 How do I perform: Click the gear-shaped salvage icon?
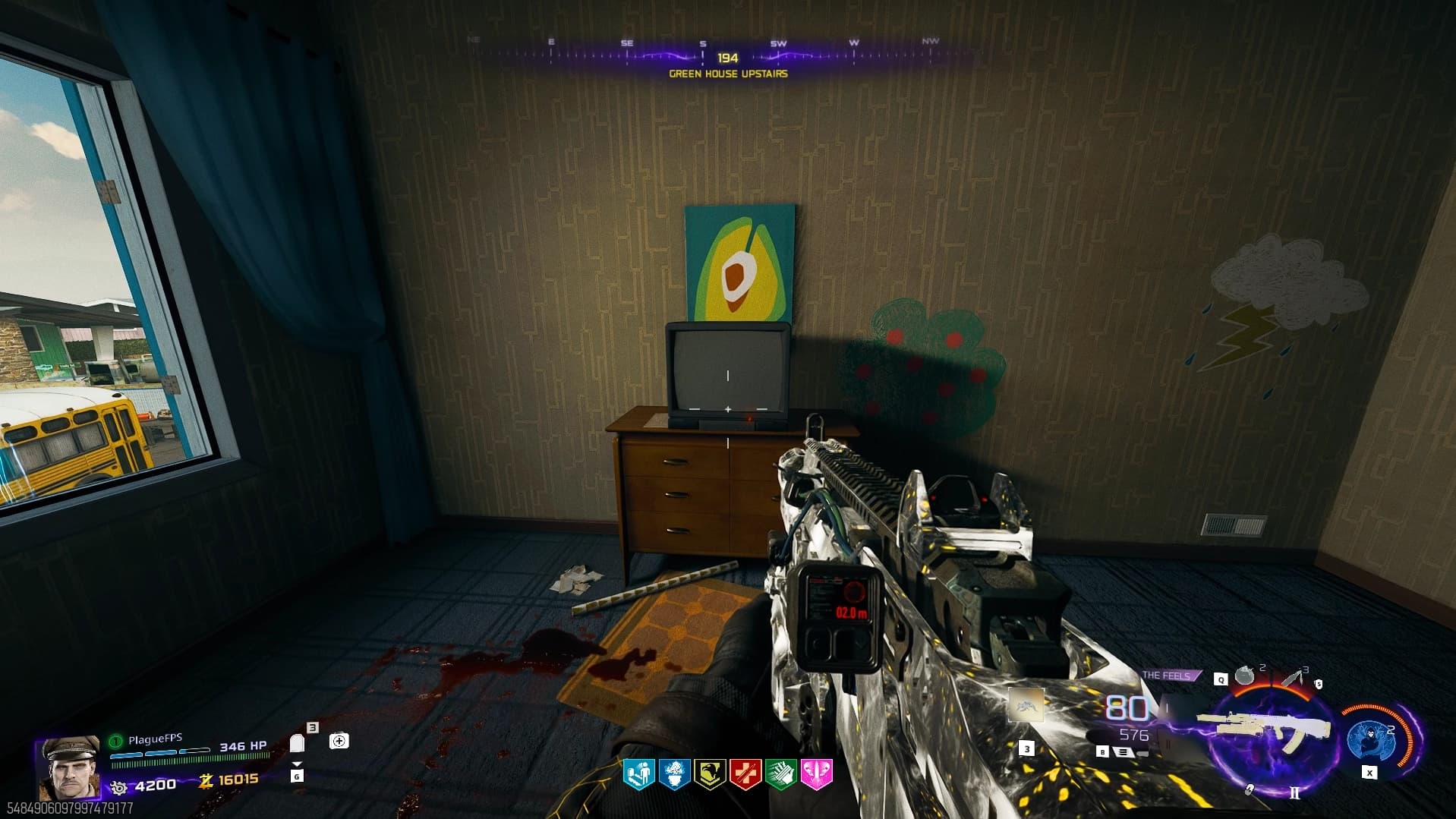click(119, 786)
